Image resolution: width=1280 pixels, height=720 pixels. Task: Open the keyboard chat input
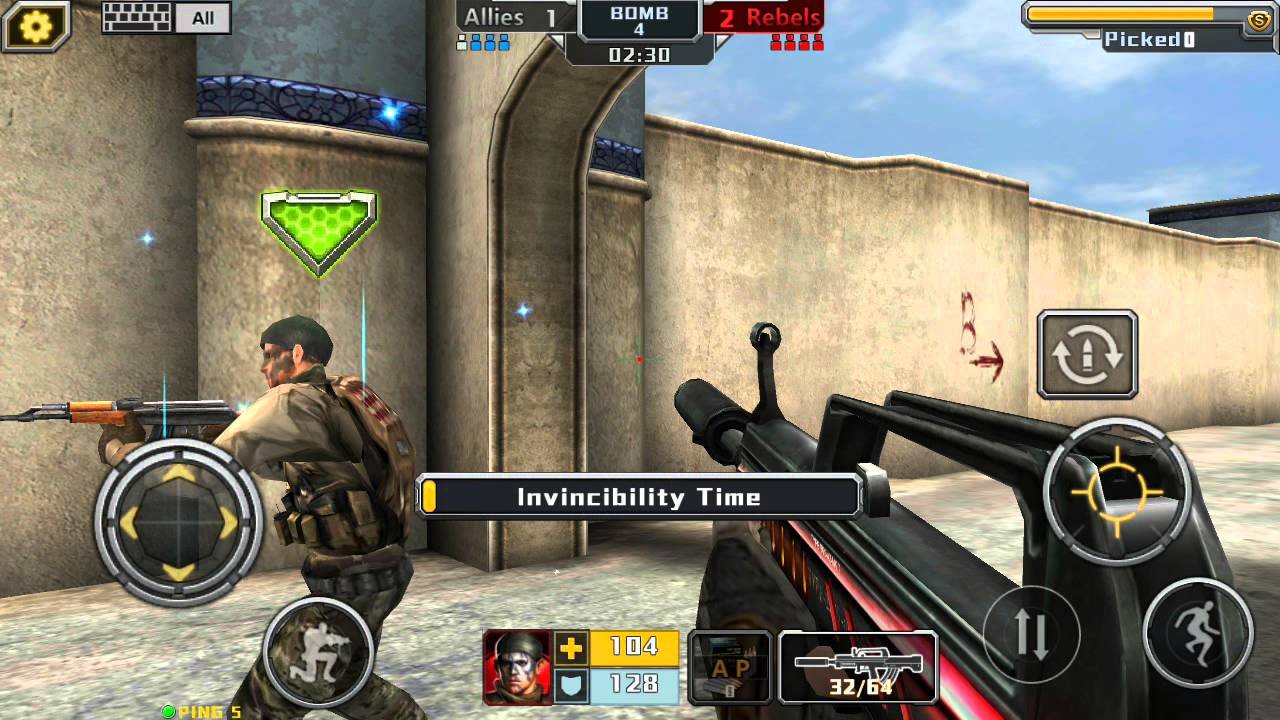138,18
